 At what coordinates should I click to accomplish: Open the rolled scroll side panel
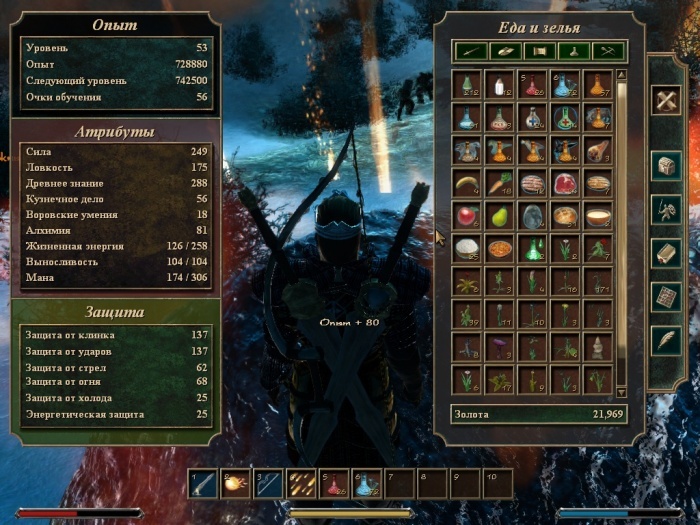click(666, 252)
